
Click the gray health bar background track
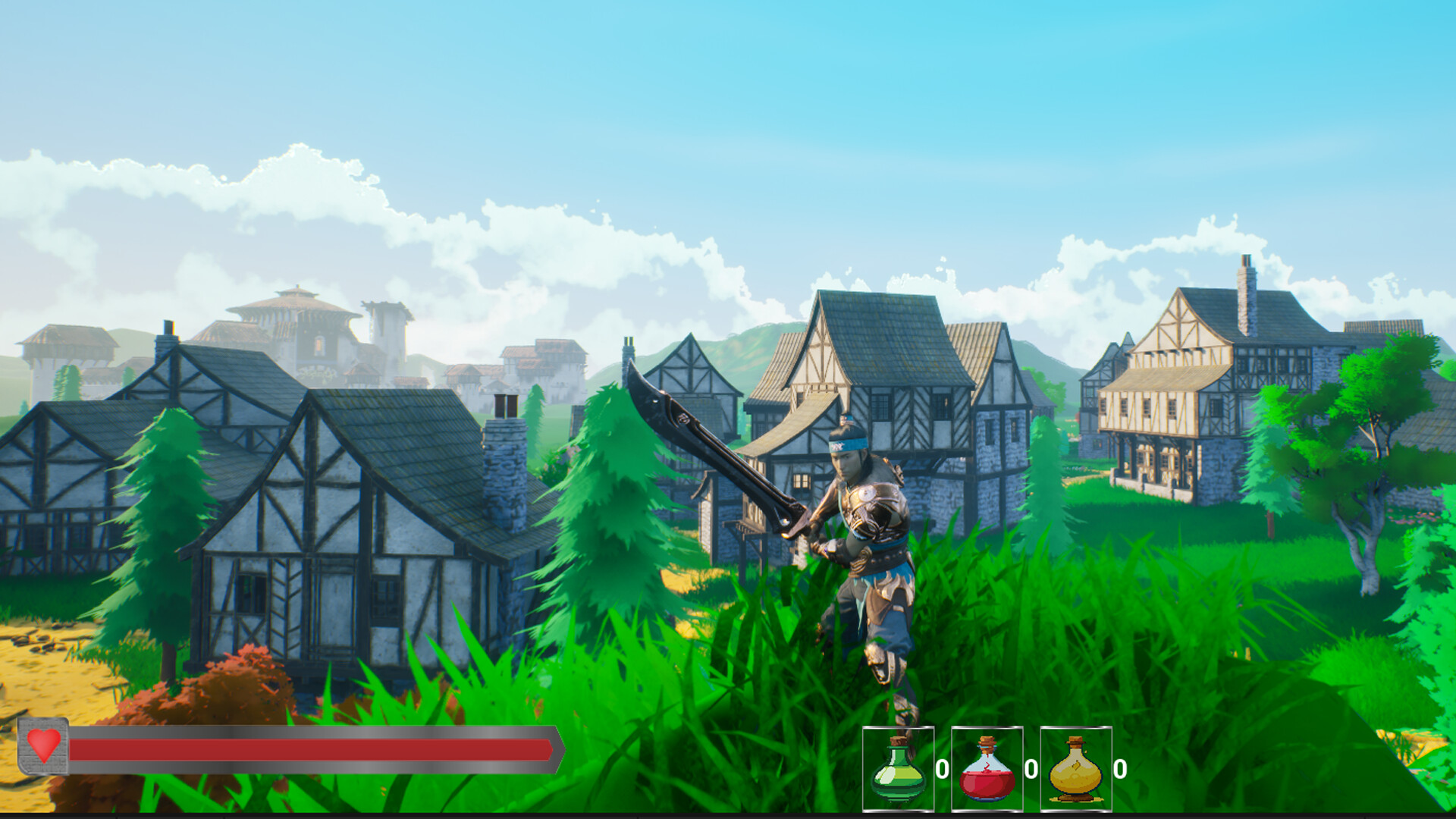303,733
